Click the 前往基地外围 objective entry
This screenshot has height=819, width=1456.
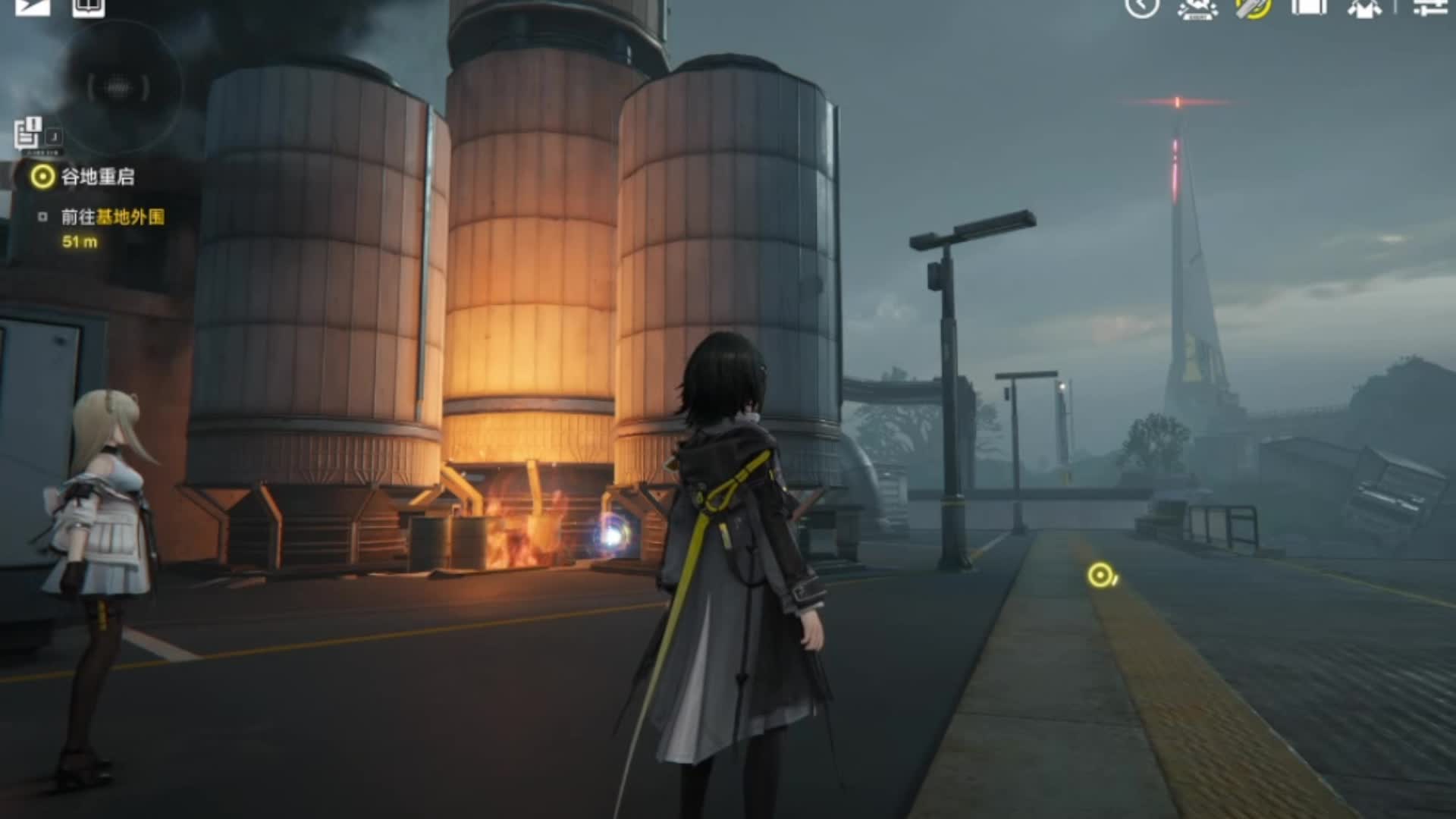(112, 218)
